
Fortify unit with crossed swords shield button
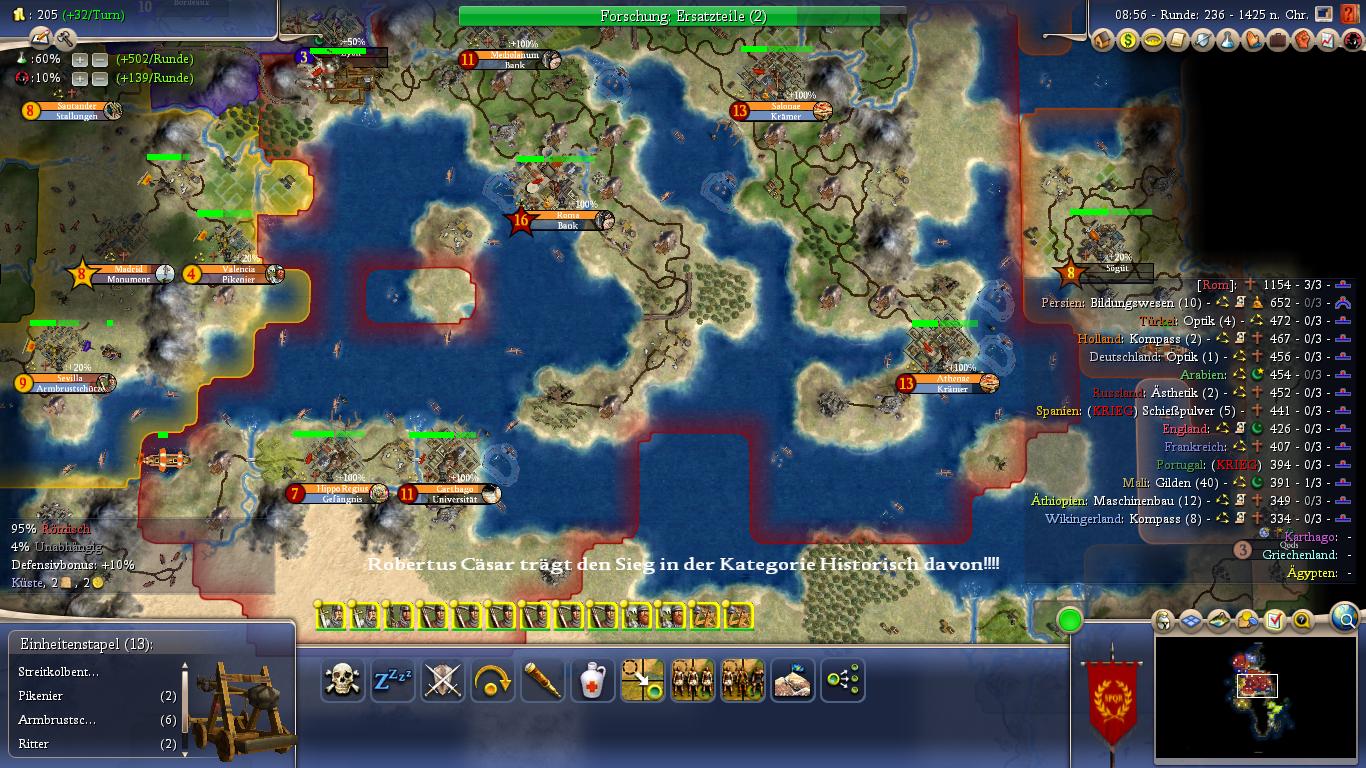click(443, 681)
